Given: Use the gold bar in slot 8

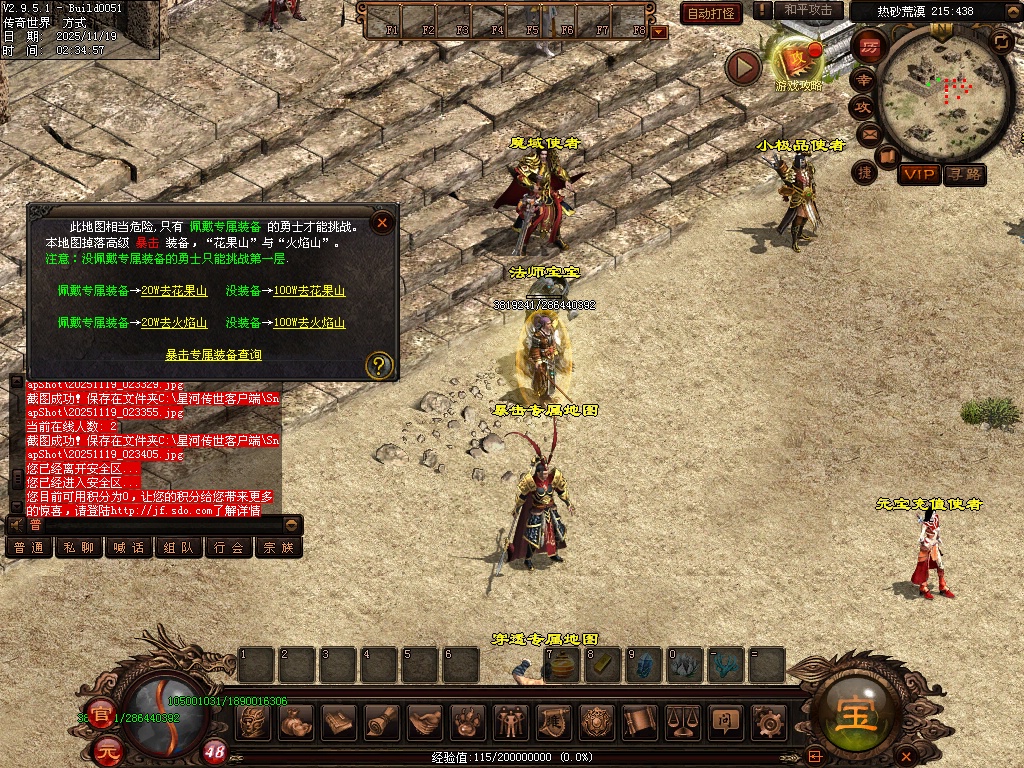Looking at the screenshot, I should (602, 664).
